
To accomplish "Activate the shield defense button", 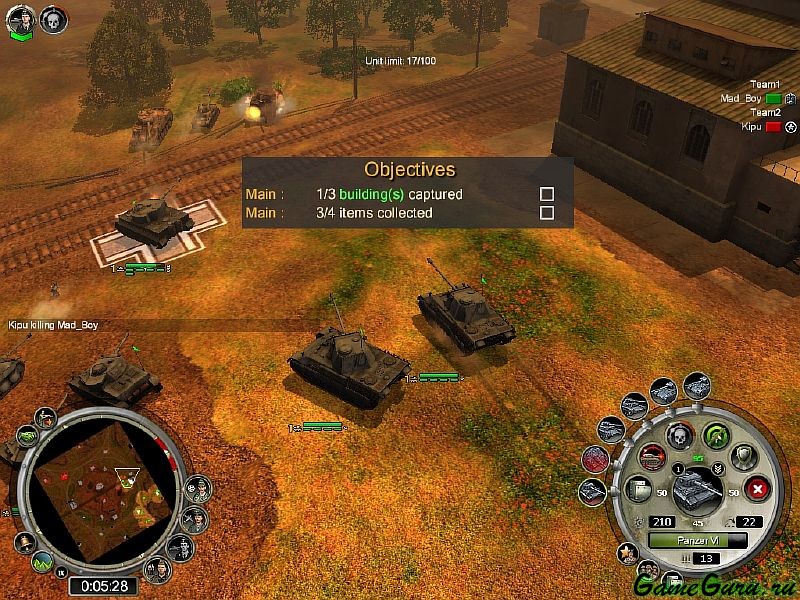I will click(743, 456).
